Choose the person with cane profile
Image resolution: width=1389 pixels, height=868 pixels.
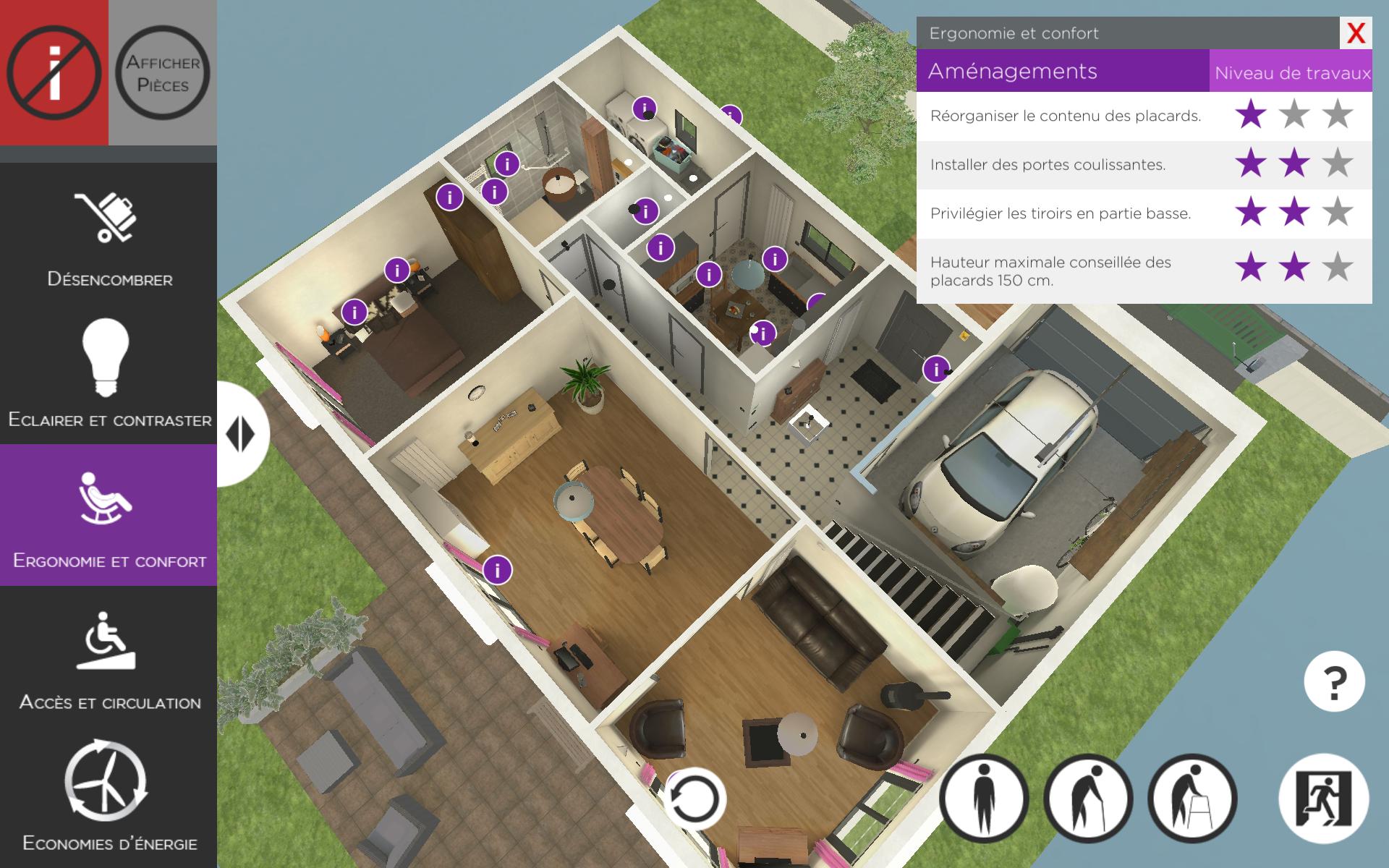1088,799
